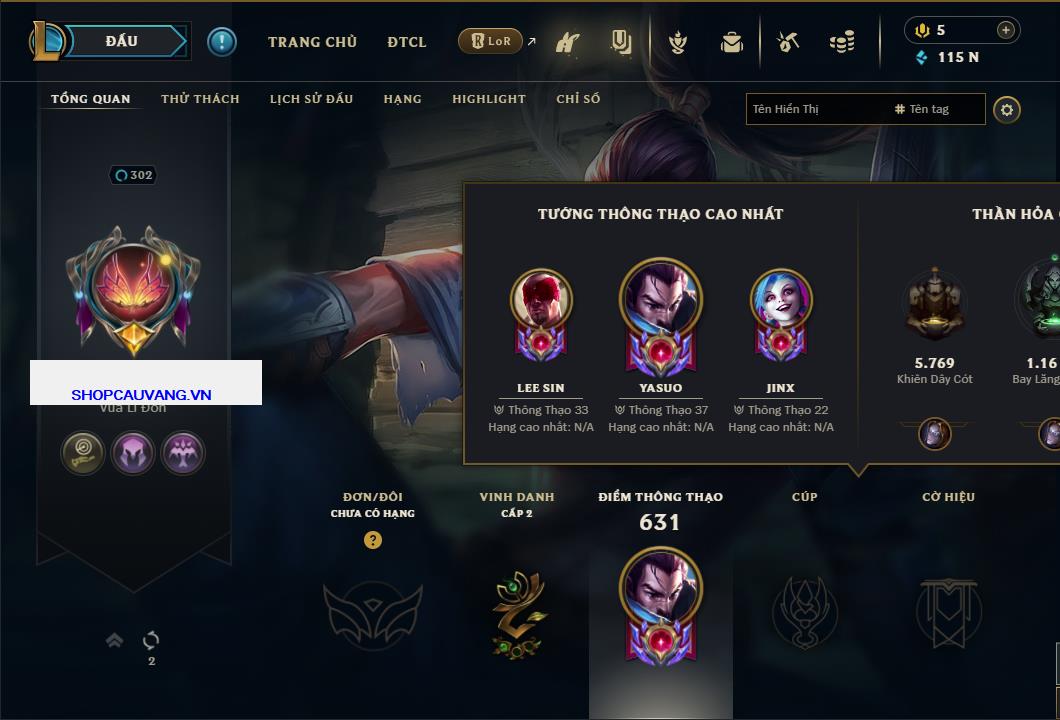
Task: Switch to the THỬ THÁCH tab
Action: pos(200,99)
